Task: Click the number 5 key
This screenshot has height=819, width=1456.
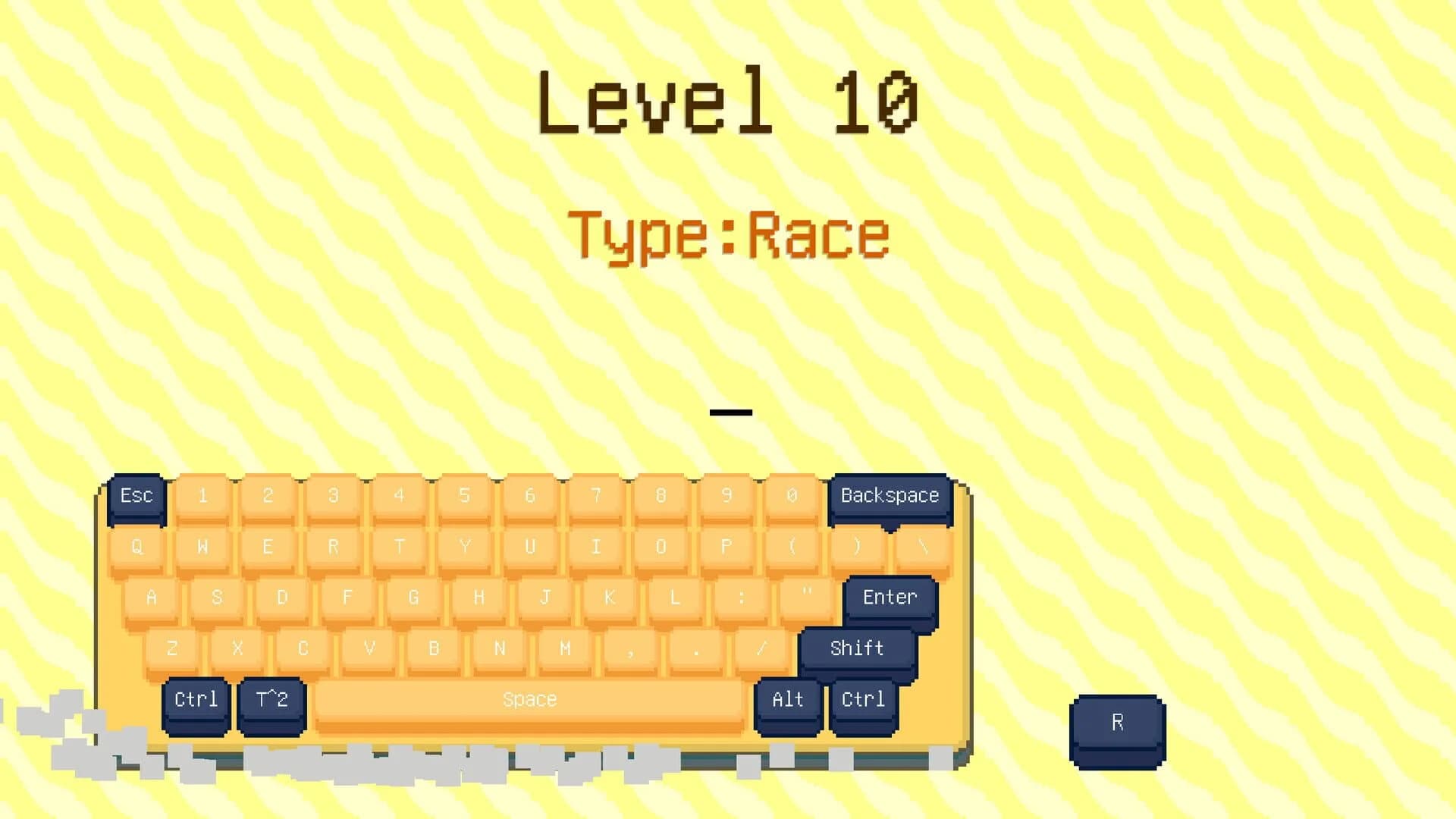Action: pyautogui.click(x=465, y=495)
